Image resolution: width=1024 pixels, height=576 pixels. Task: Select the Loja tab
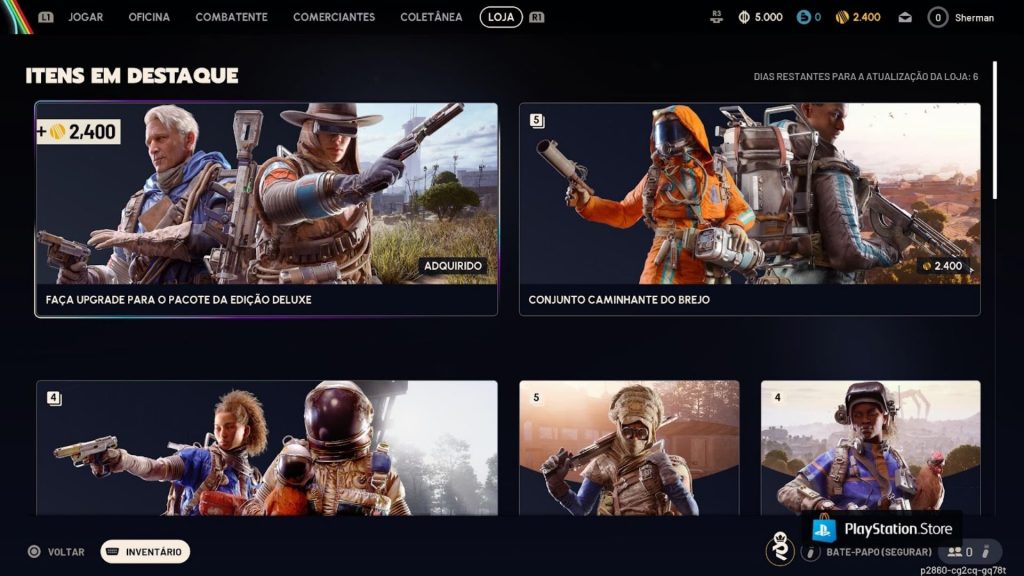coord(501,17)
